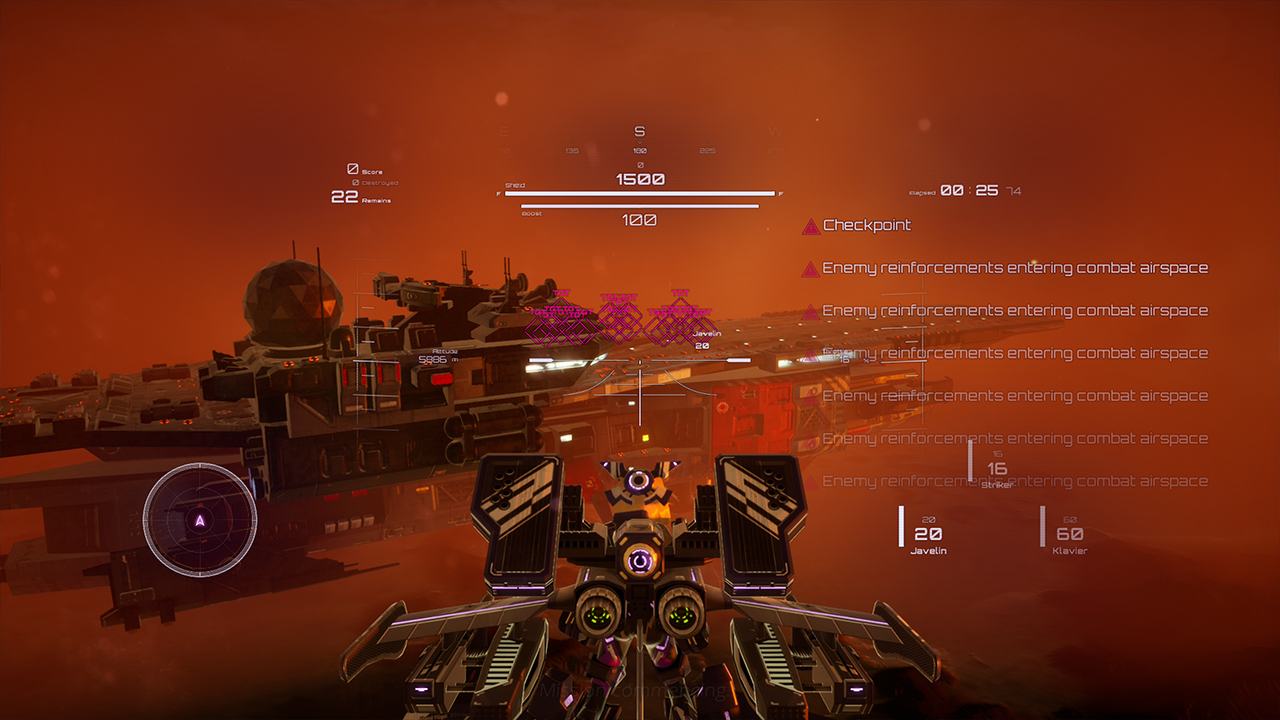Toggle the radar compass ring display

pyautogui.click(x=199, y=521)
